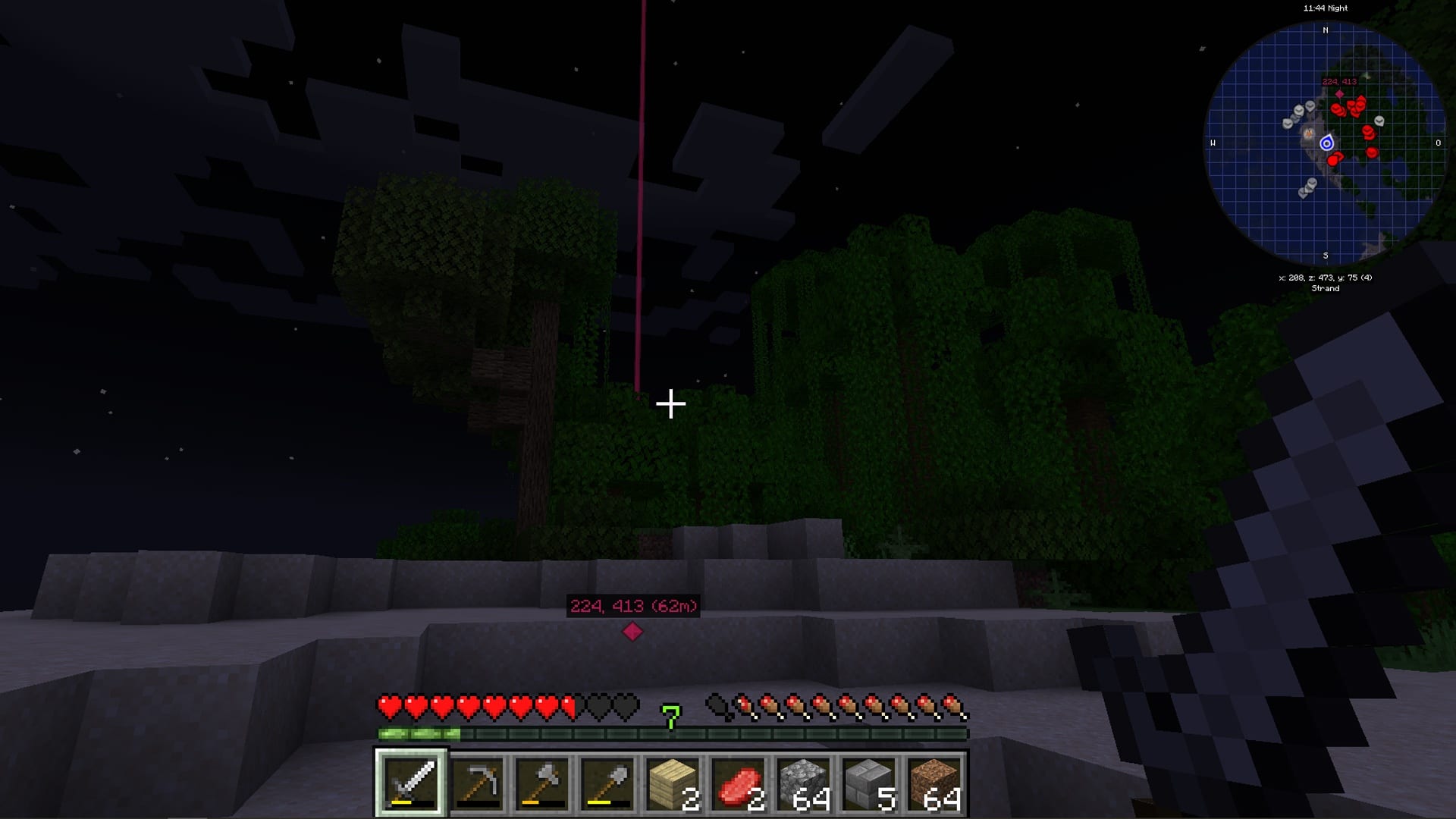The height and width of the screenshot is (819, 1456).
Task: Pick the raw meat hotbar slot
Action: 738,783
